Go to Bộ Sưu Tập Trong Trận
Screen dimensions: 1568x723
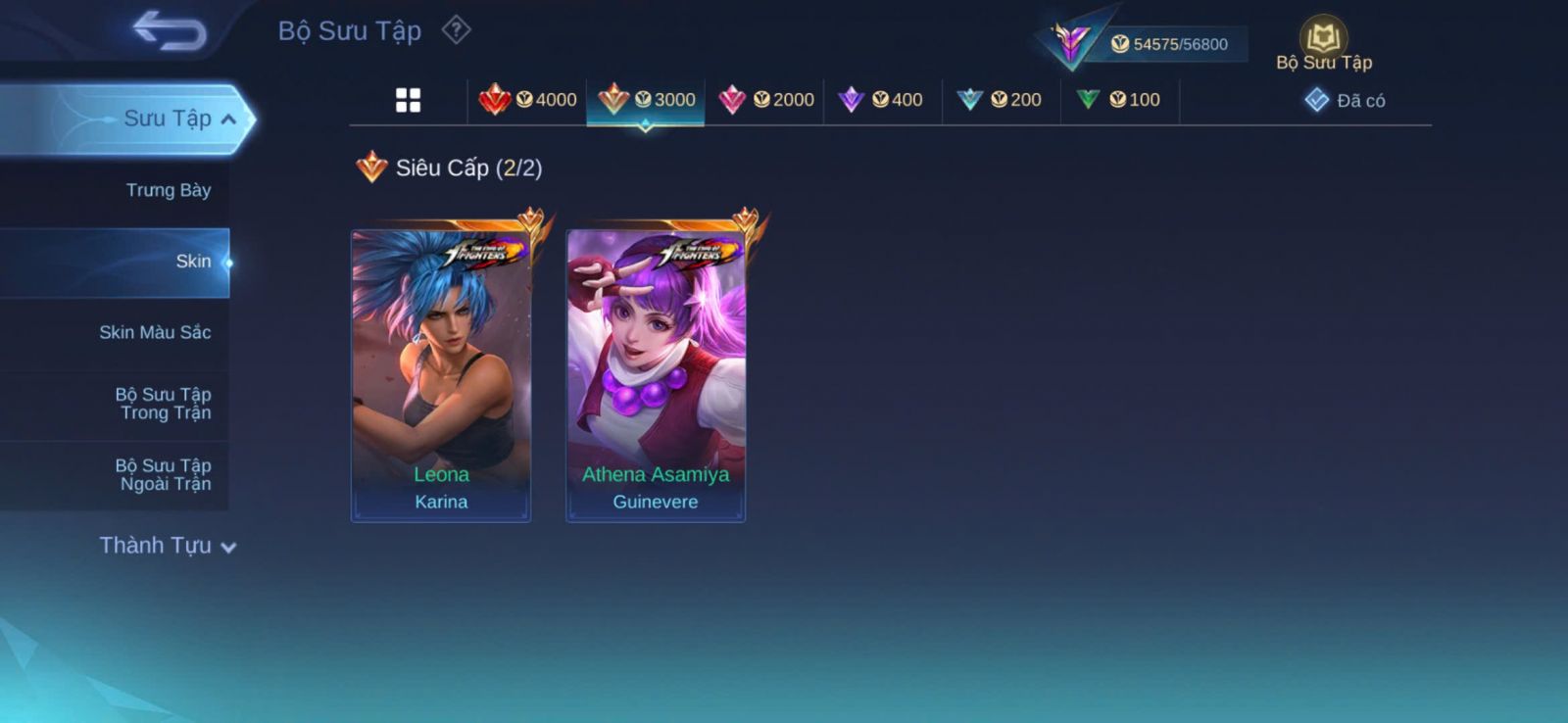point(164,404)
